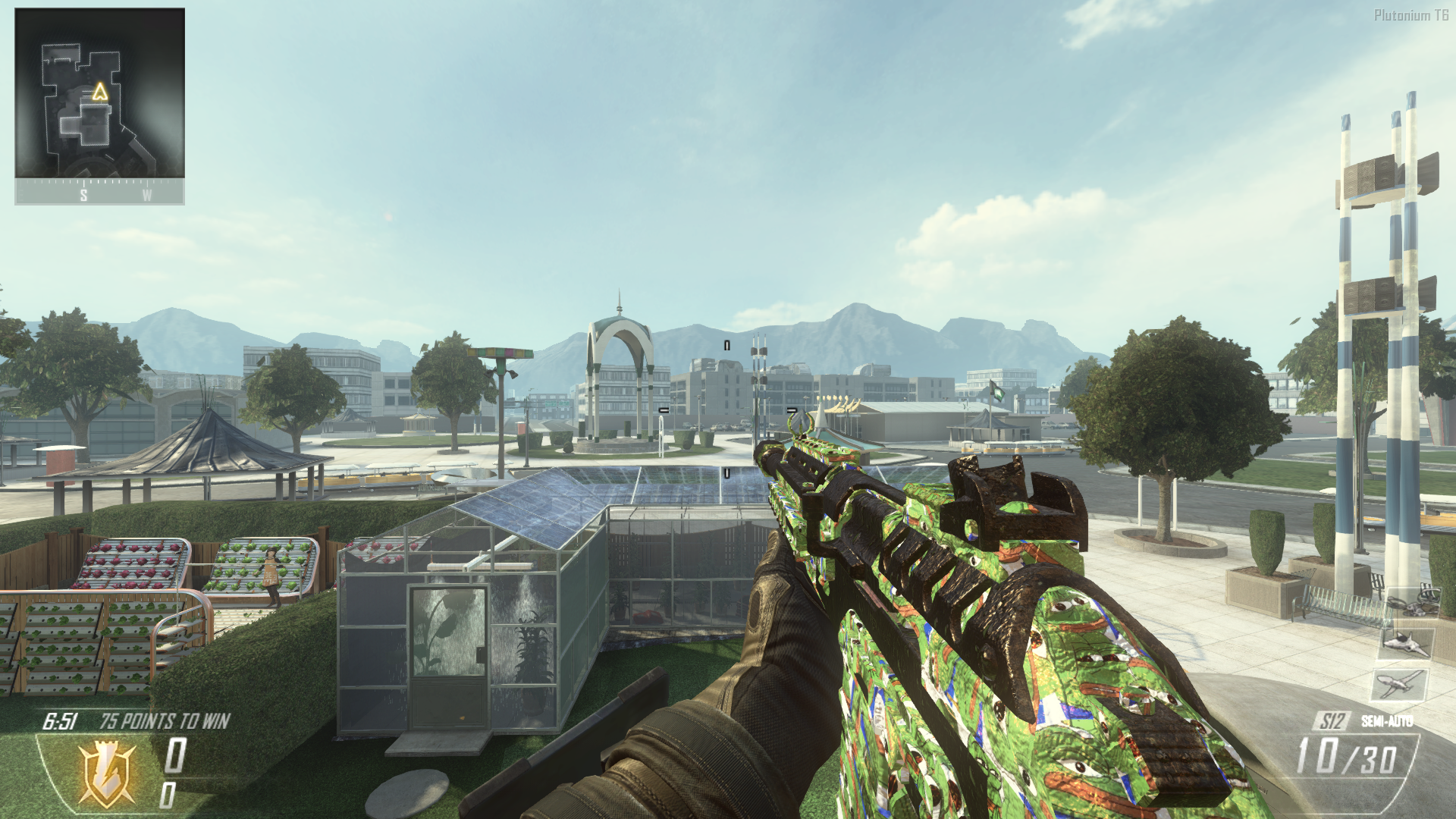Toggle the SEMI-AUTO fire mode label
This screenshot has width=1456, height=819.
coord(1386,721)
